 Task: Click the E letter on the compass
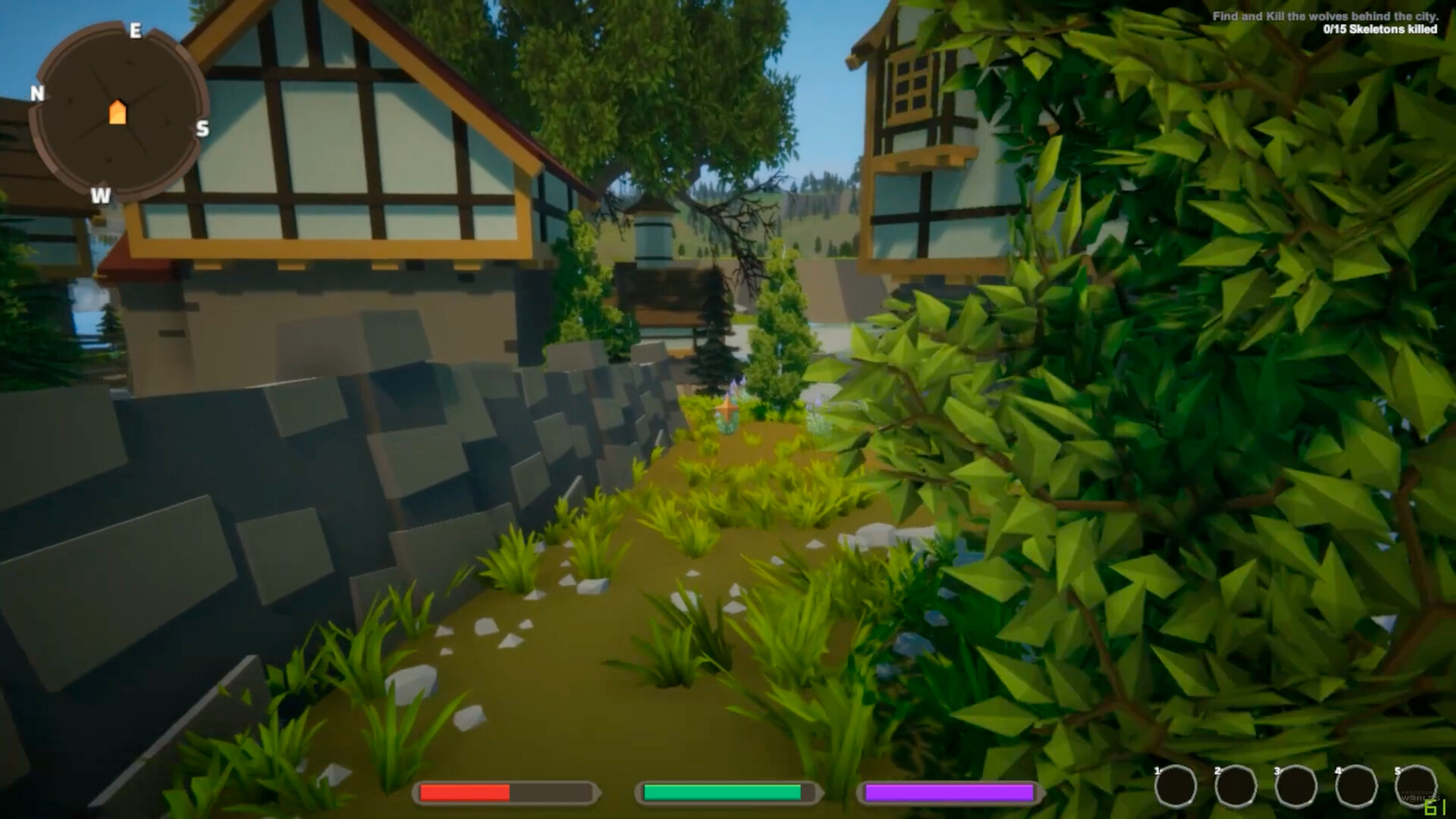(135, 31)
